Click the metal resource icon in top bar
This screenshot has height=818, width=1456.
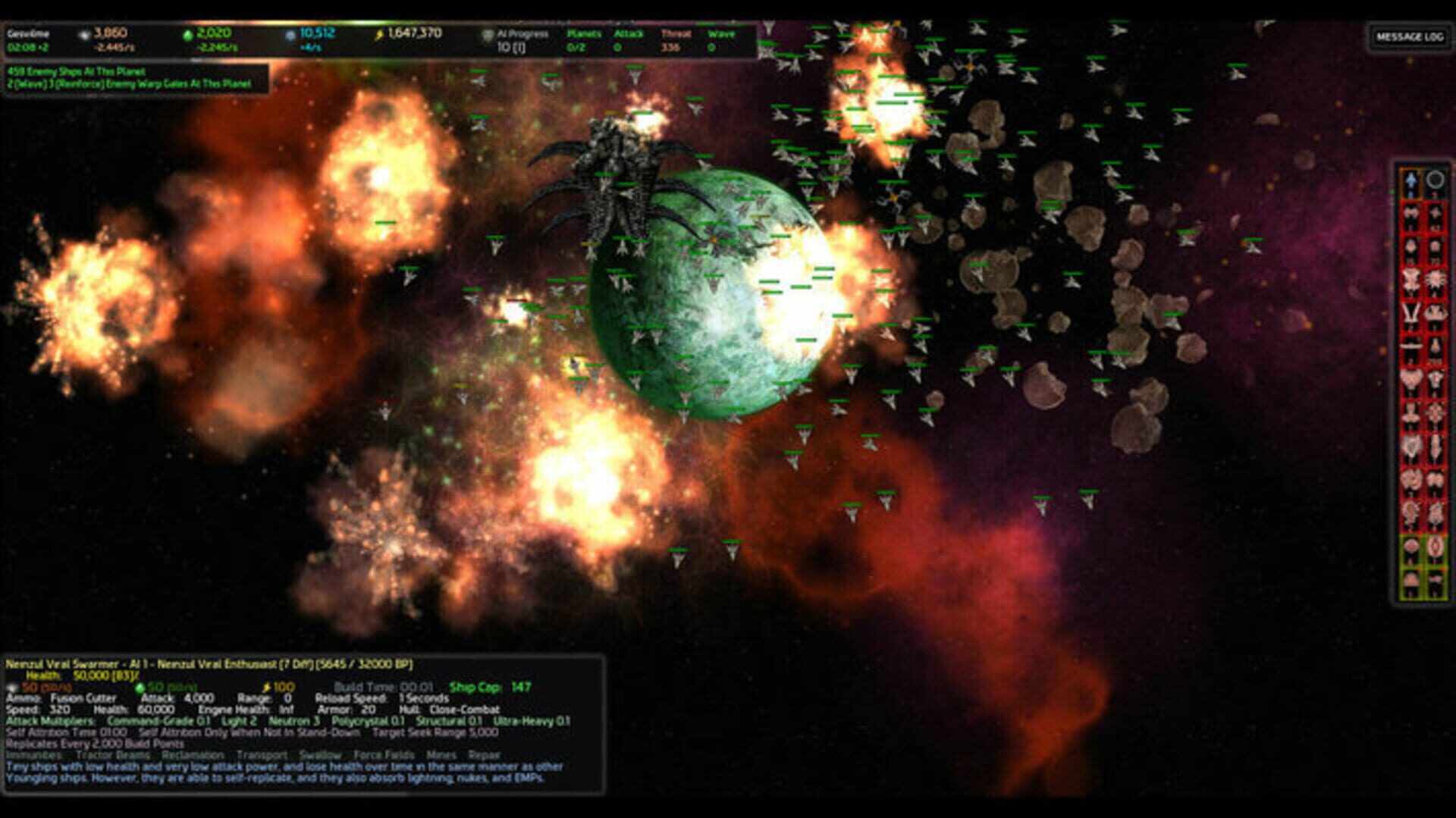[86, 34]
